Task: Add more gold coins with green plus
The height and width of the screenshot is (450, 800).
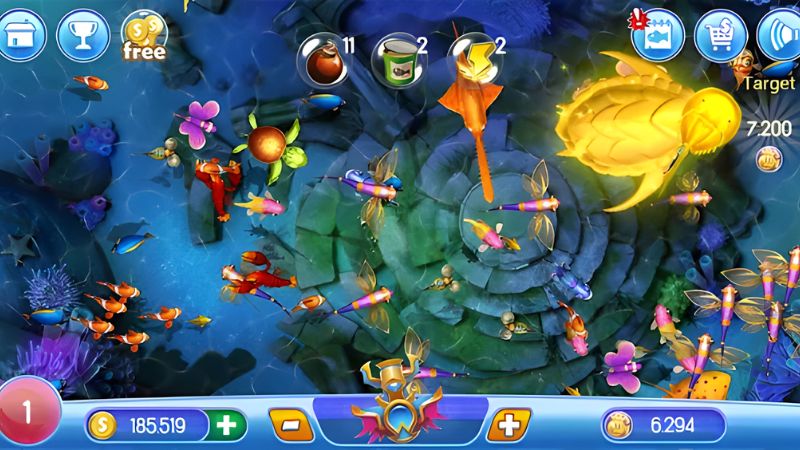Action: [227, 425]
